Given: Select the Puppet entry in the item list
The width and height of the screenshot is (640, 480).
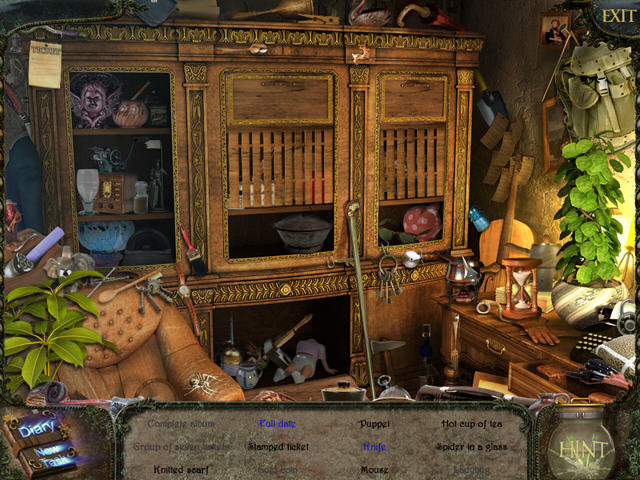Looking at the screenshot, I should 375,424.
